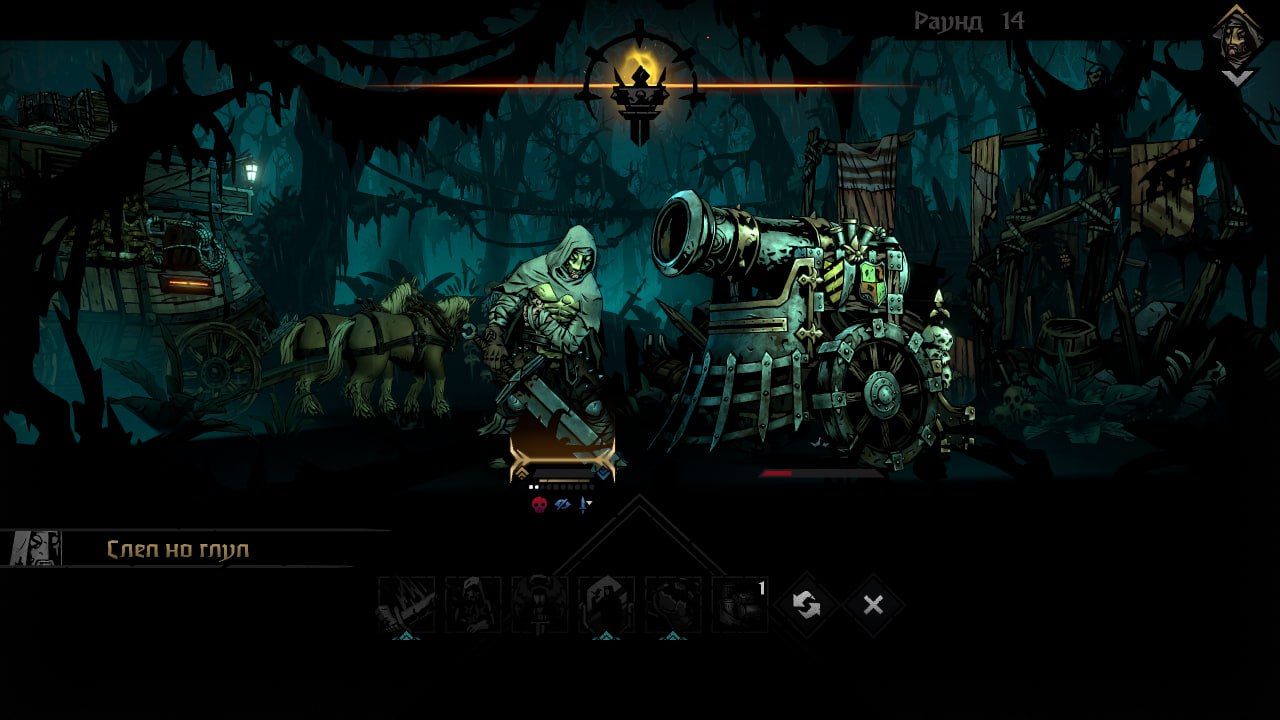Image resolution: width=1280 pixels, height=720 pixels.
Task: Use the combat item with count 1
Action: 740,604
